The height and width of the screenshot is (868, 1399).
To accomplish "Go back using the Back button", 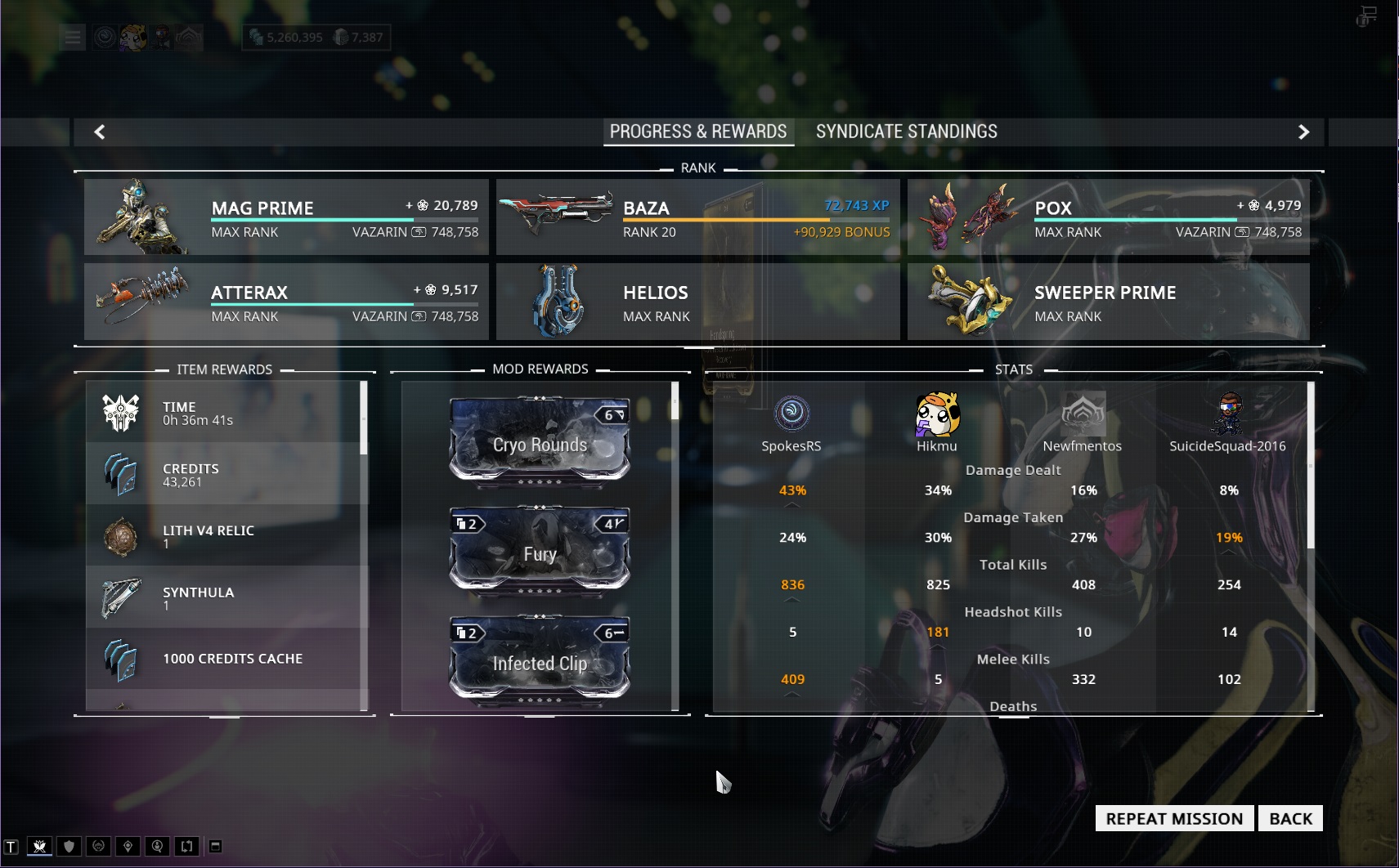I will tap(1290, 818).
